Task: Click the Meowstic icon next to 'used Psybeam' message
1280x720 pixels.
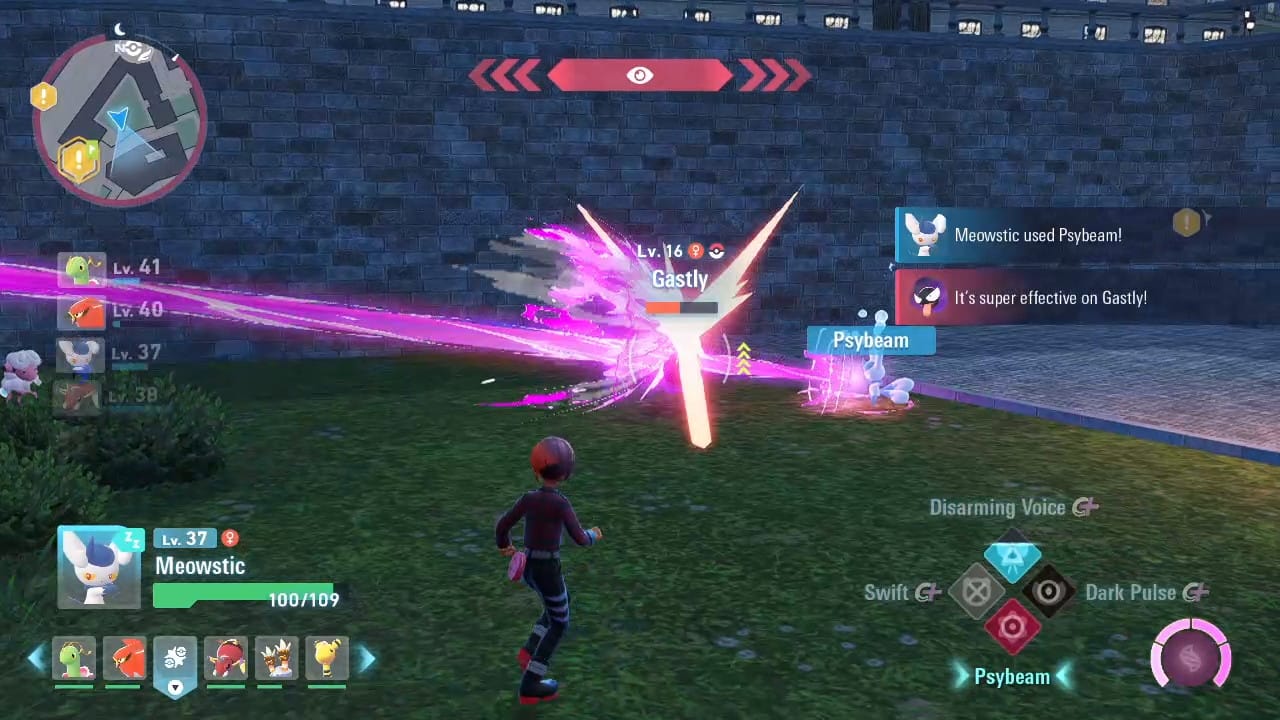Action: point(925,235)
